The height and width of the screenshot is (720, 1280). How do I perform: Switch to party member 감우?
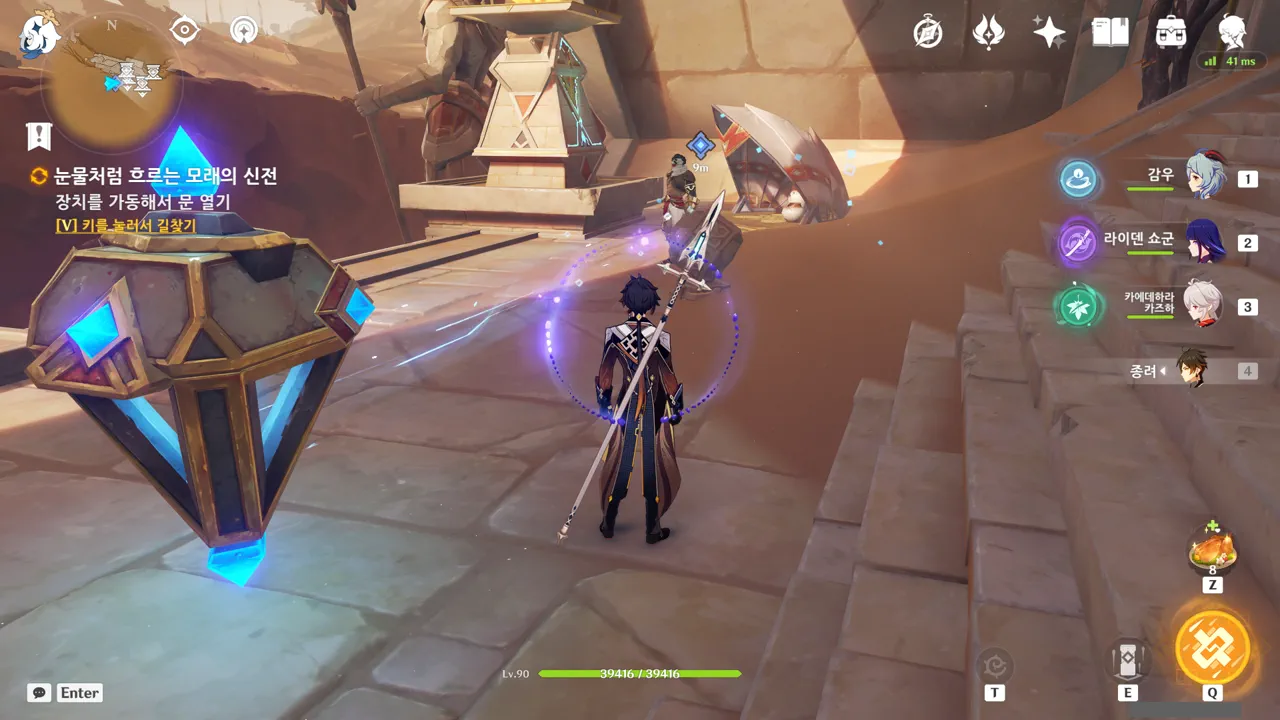[x=1205, y=177]
